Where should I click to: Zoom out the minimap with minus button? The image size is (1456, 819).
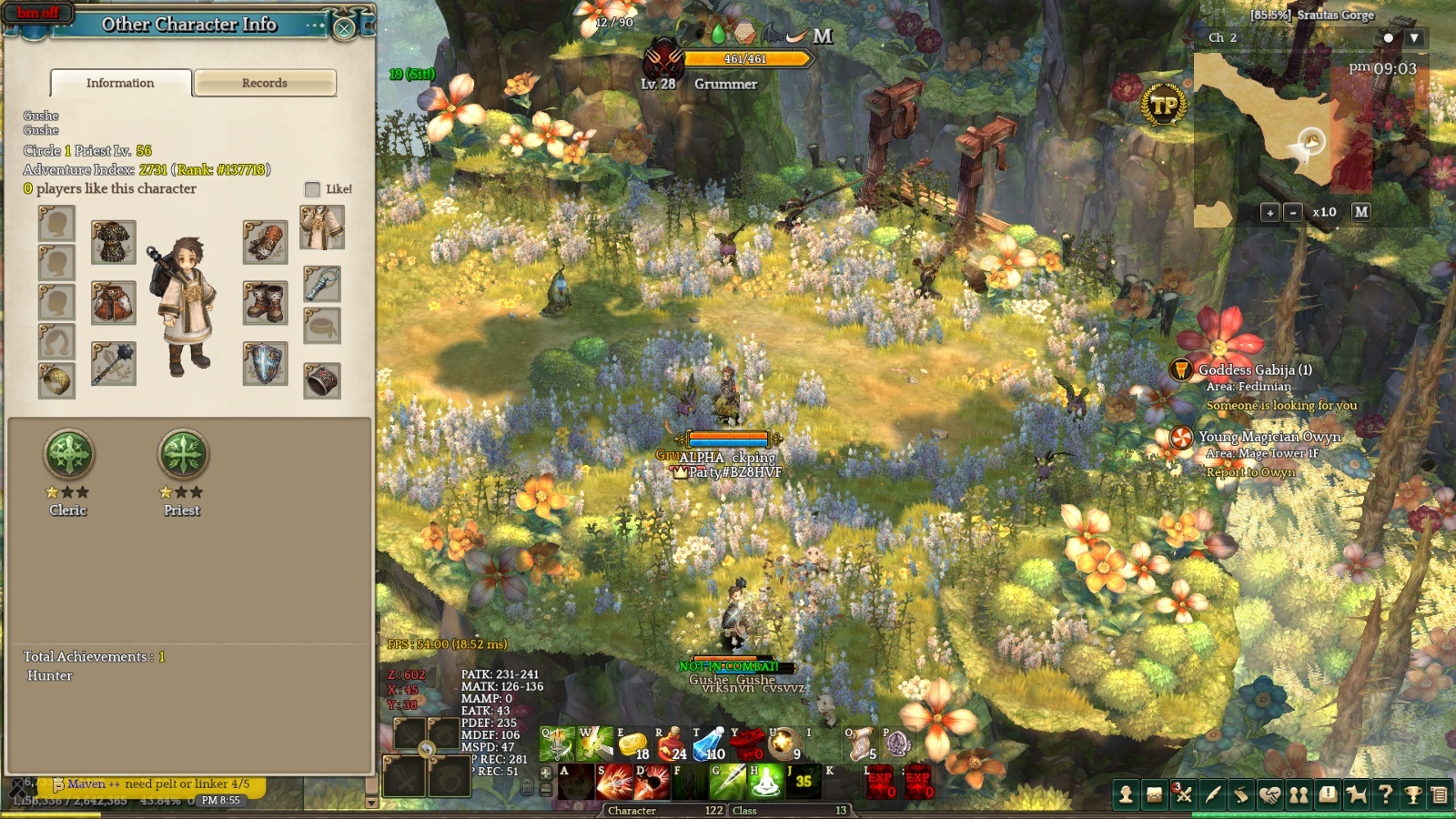(x=1293, y=212)
